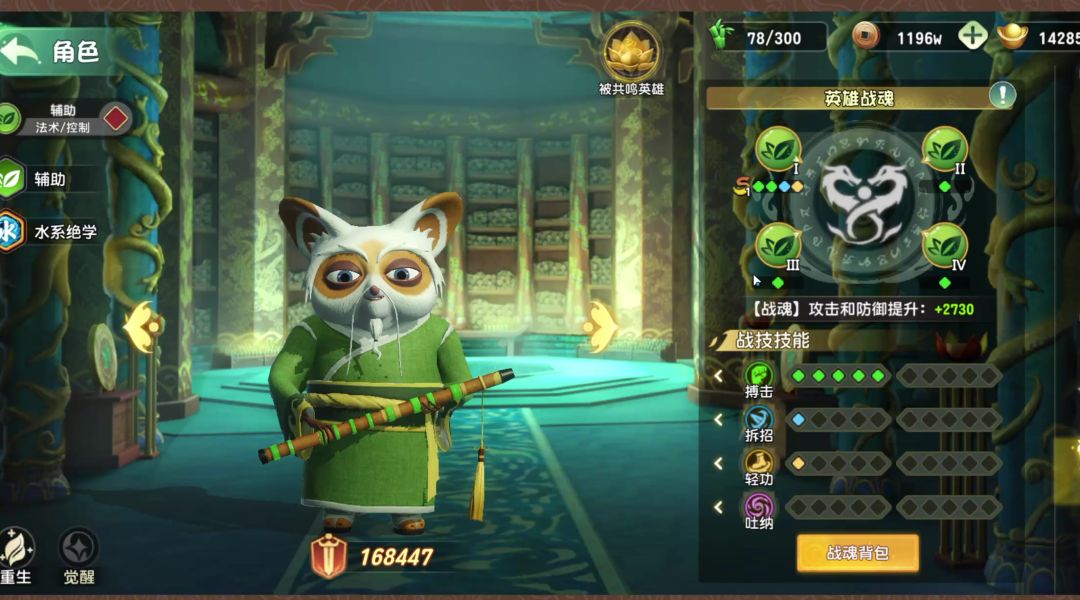Choose the 搏击 combat skill icon

pyautogui.click(x=759, y=377)
